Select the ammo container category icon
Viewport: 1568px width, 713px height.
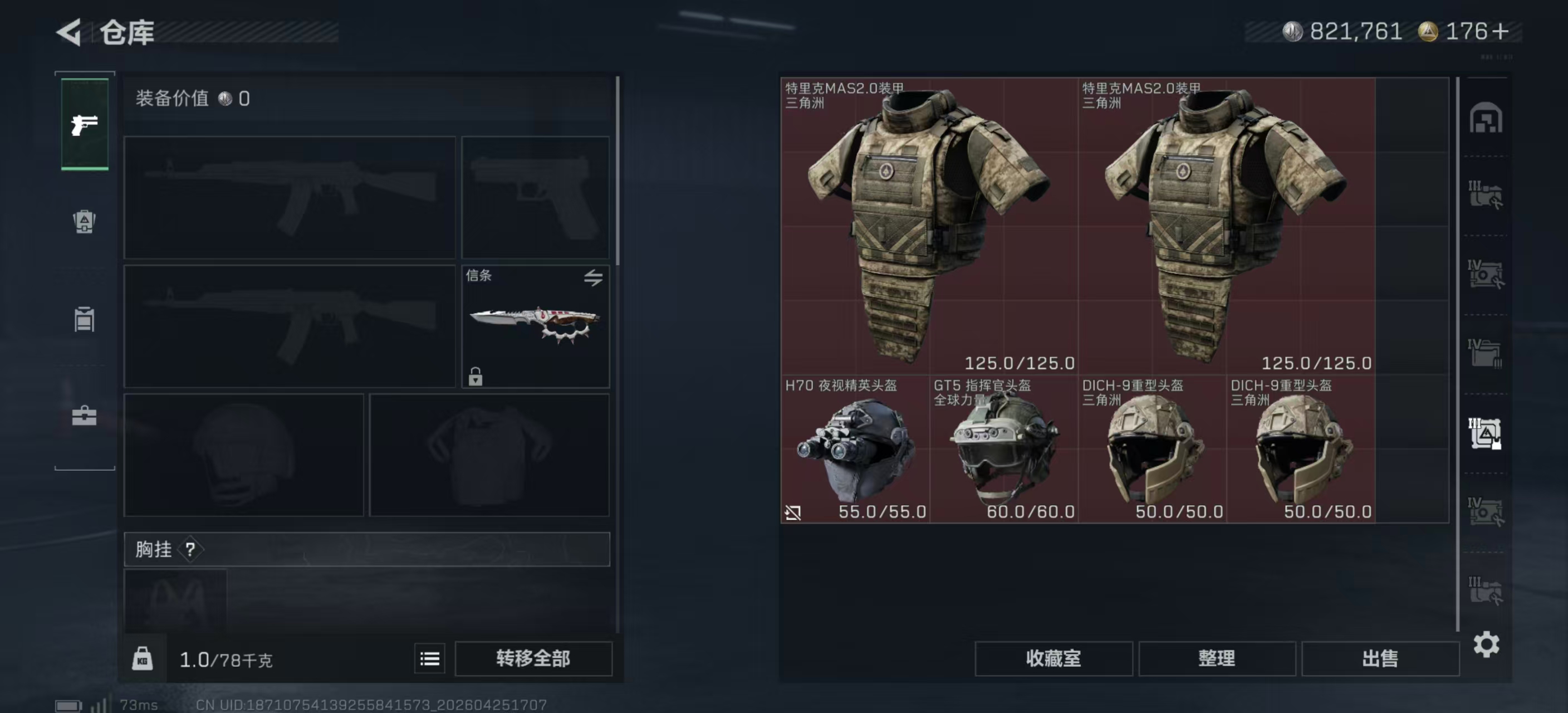click(84, 320)
